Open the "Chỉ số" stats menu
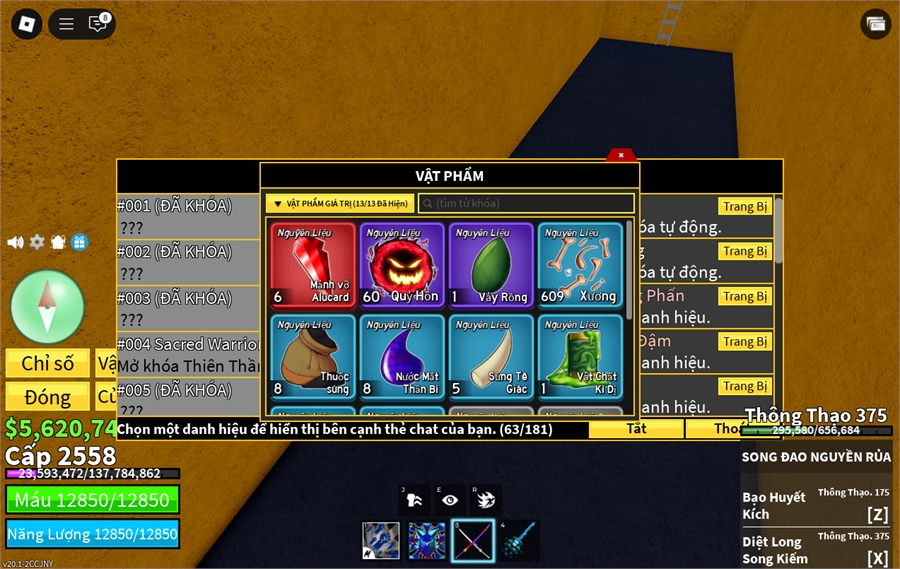900x569 pixels. [48, 363]
